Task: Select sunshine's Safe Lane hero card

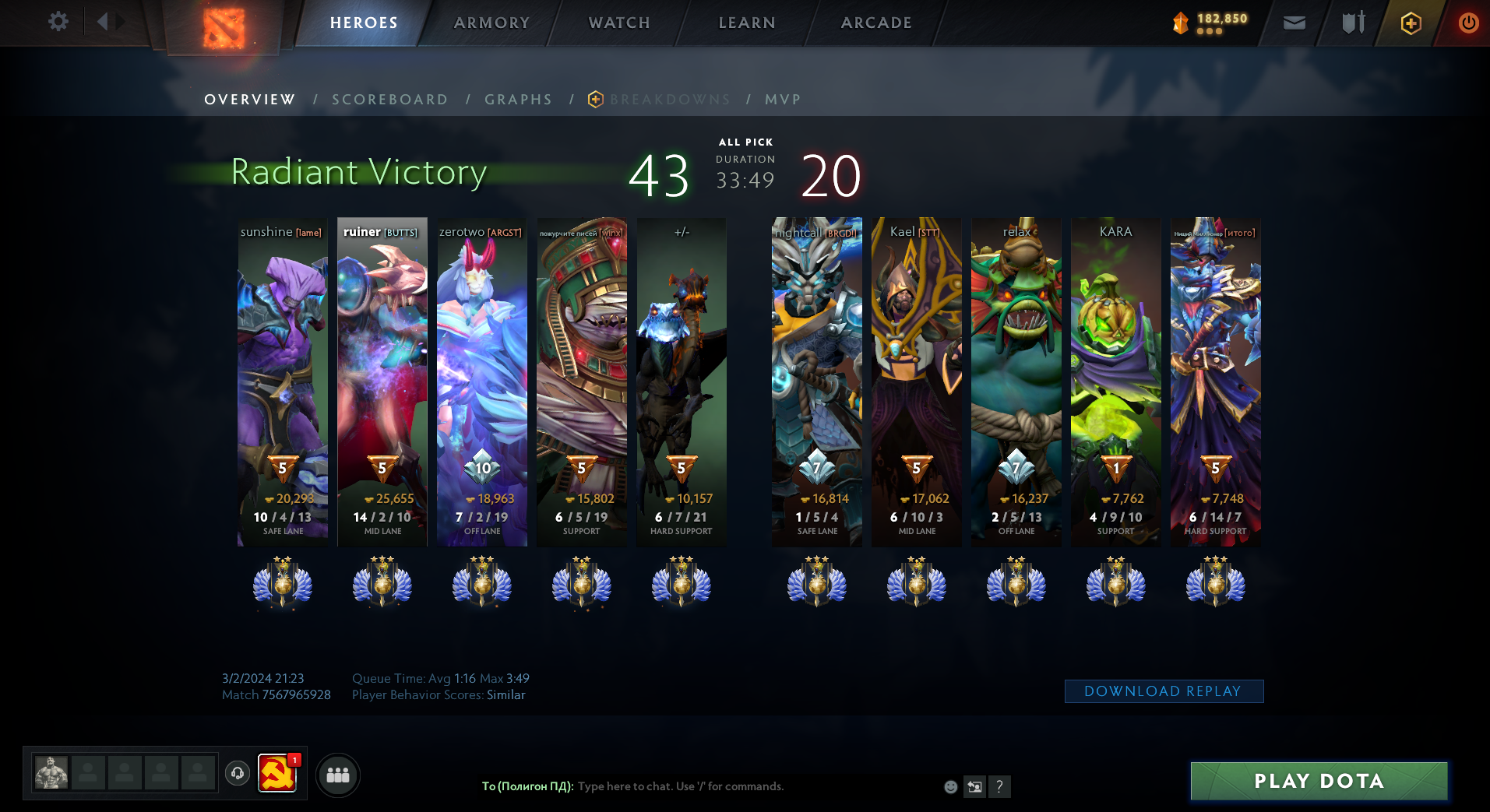Action: (283, 381)
